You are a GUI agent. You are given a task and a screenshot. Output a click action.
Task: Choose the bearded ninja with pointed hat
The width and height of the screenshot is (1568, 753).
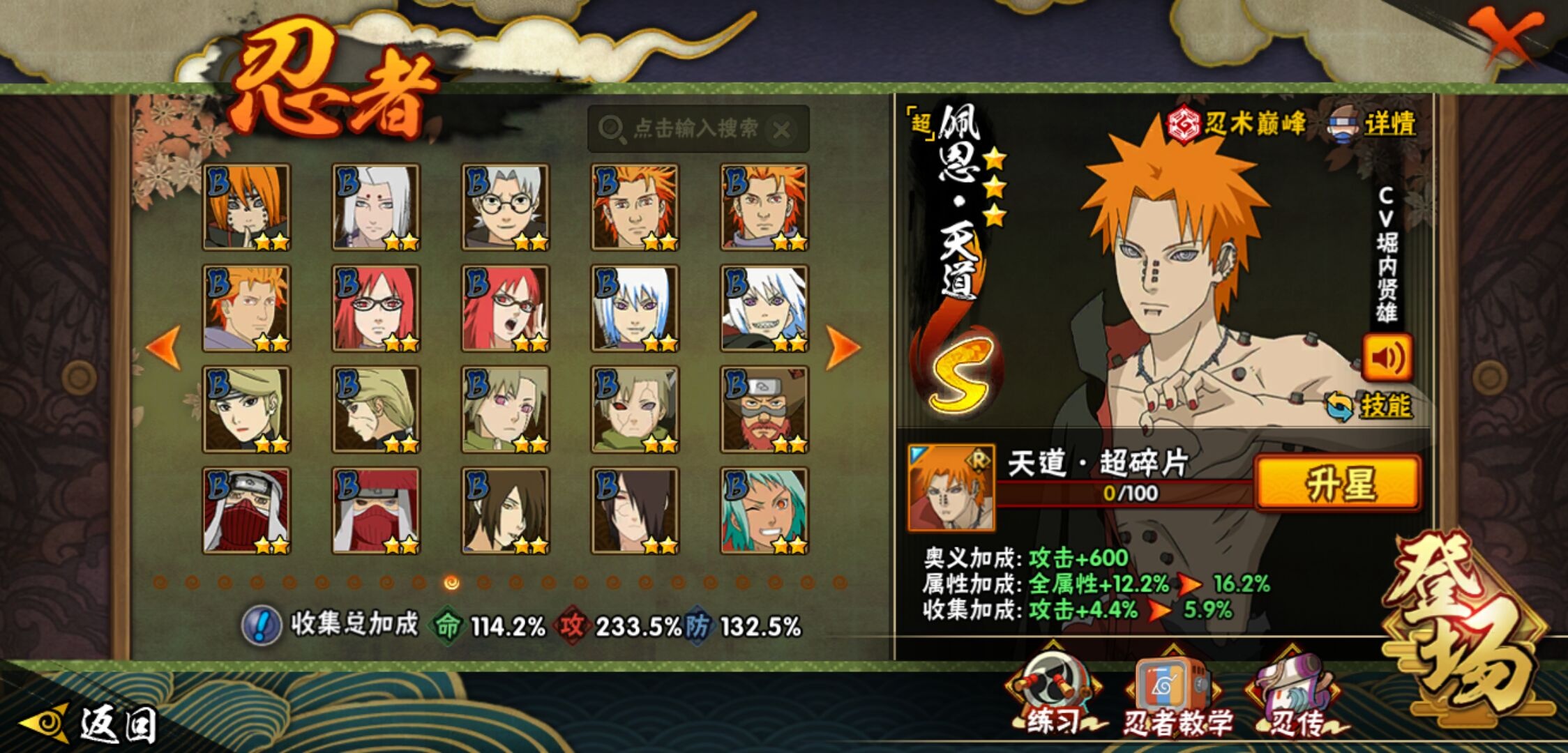[x=764, y=410]
